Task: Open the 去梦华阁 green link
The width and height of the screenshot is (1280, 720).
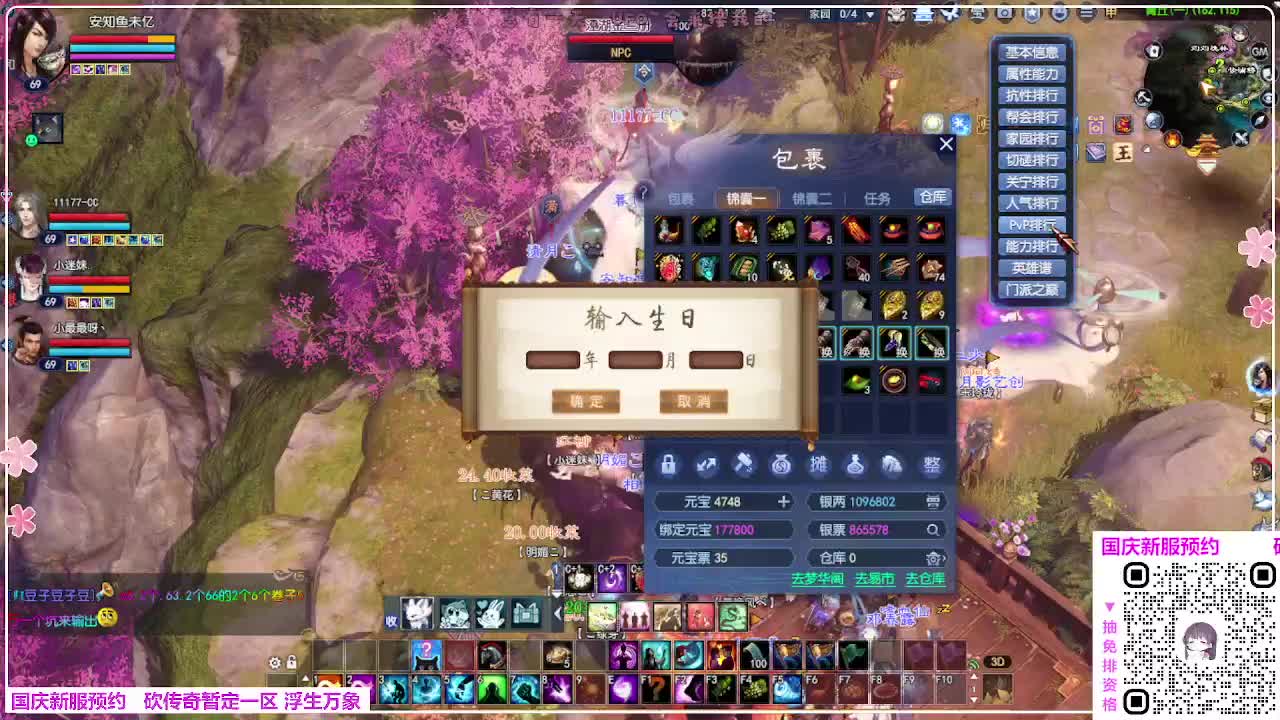Action: tap(818, 576)
